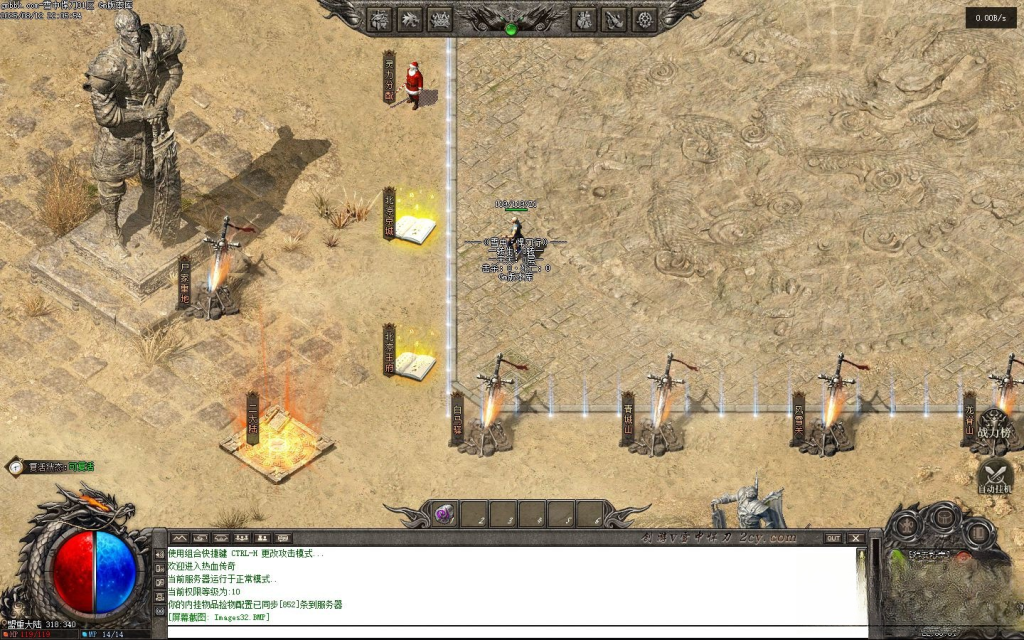Screen dimensions: 1024x640
Task: Click the minimap in the bottom-right corner
Action: [948, 590]
